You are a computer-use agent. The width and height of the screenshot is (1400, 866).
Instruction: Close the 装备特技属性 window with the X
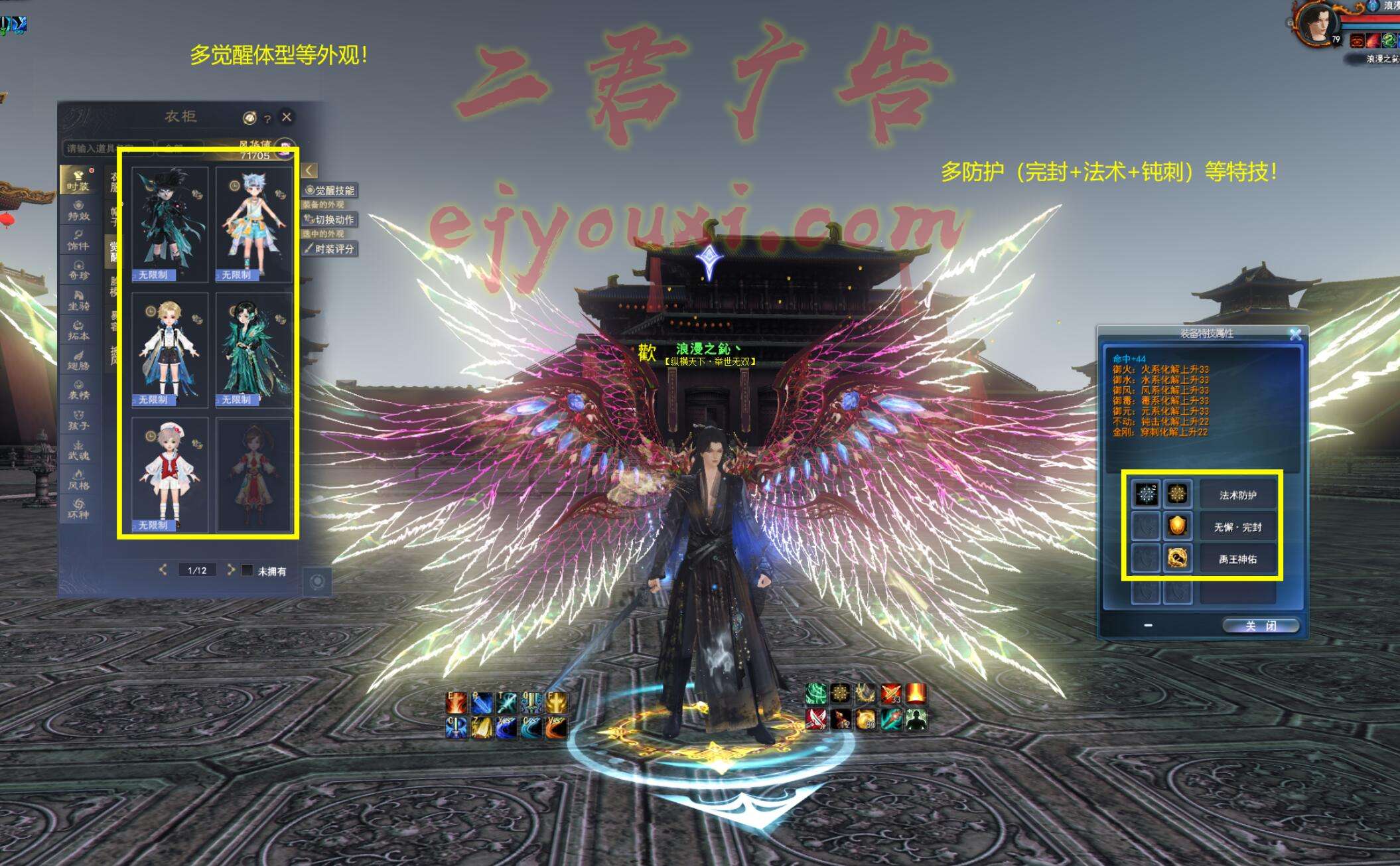(1295, 334)
